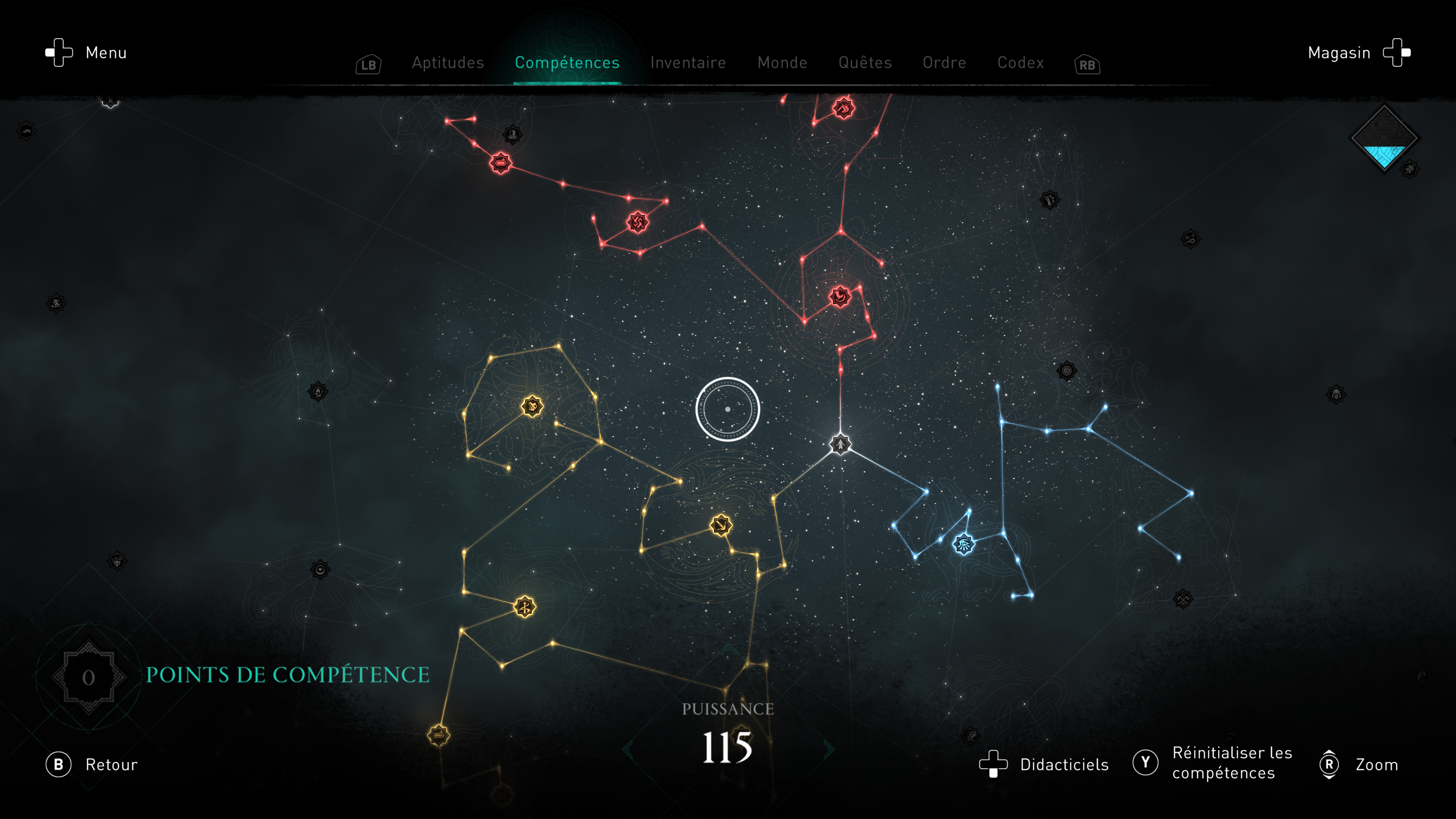
Task: Select the central grey hooded-figure skill node
Action: pyautogui.click(x=840, y=444)
